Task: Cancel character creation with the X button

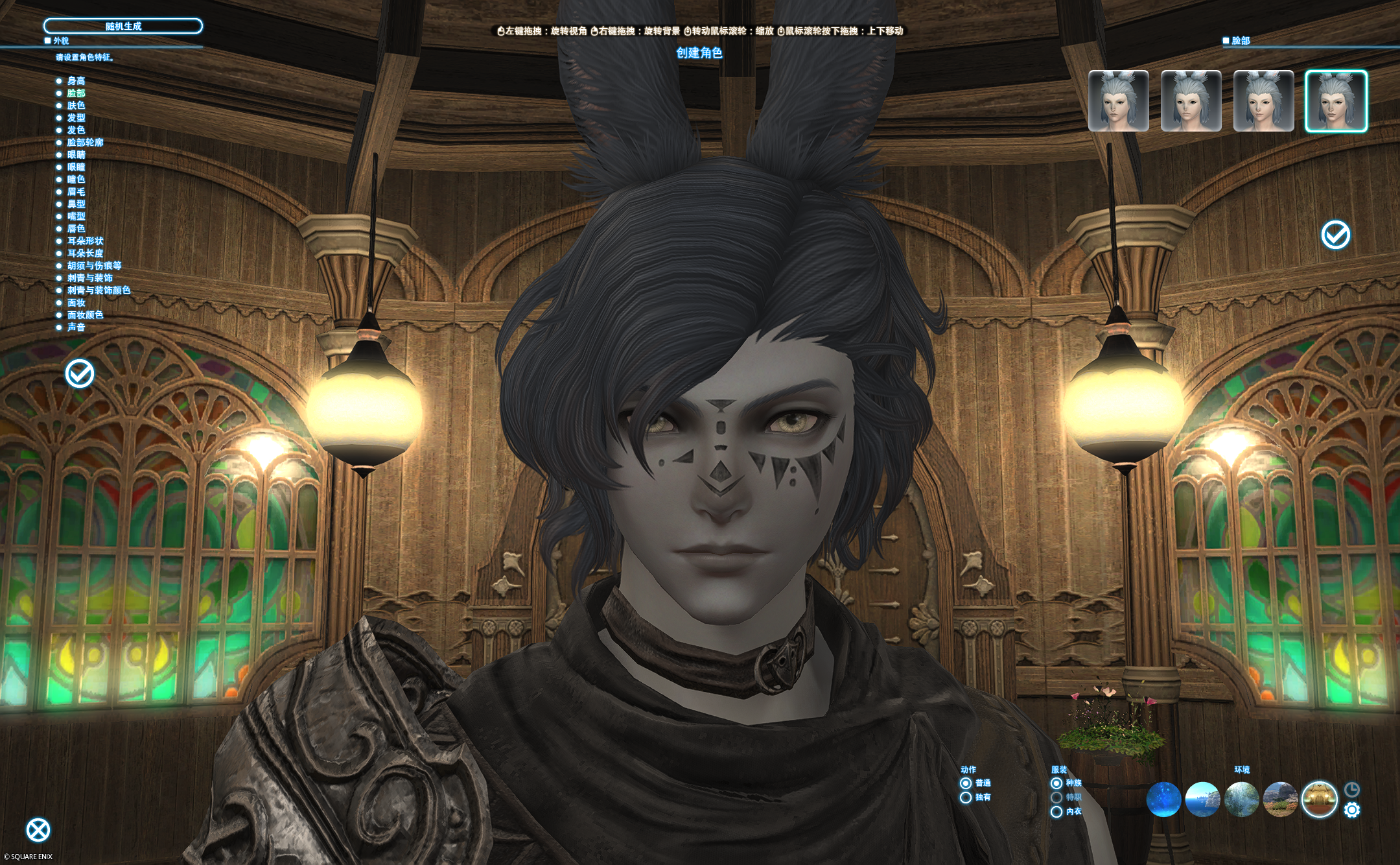Action: (38, 830)
